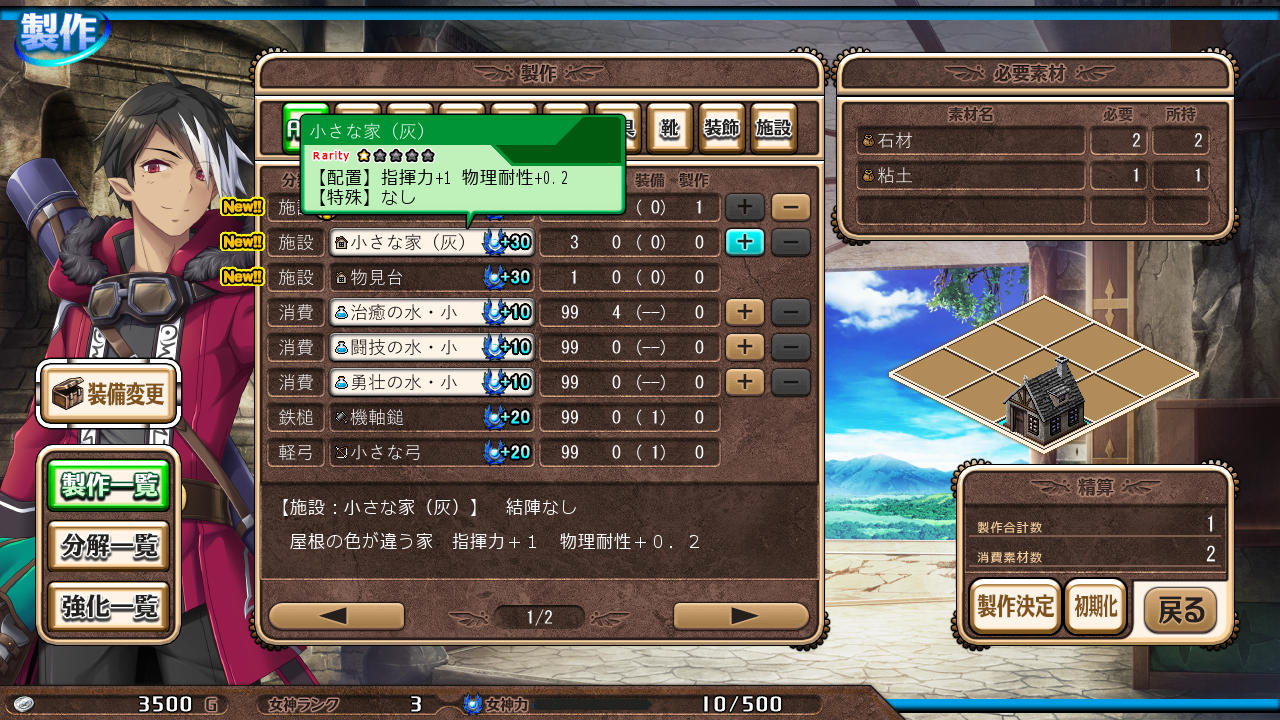The height and width of the screenshot is (720, 1280).
Task: Switch to the 靴 category tab
Action: coord(670,128)
